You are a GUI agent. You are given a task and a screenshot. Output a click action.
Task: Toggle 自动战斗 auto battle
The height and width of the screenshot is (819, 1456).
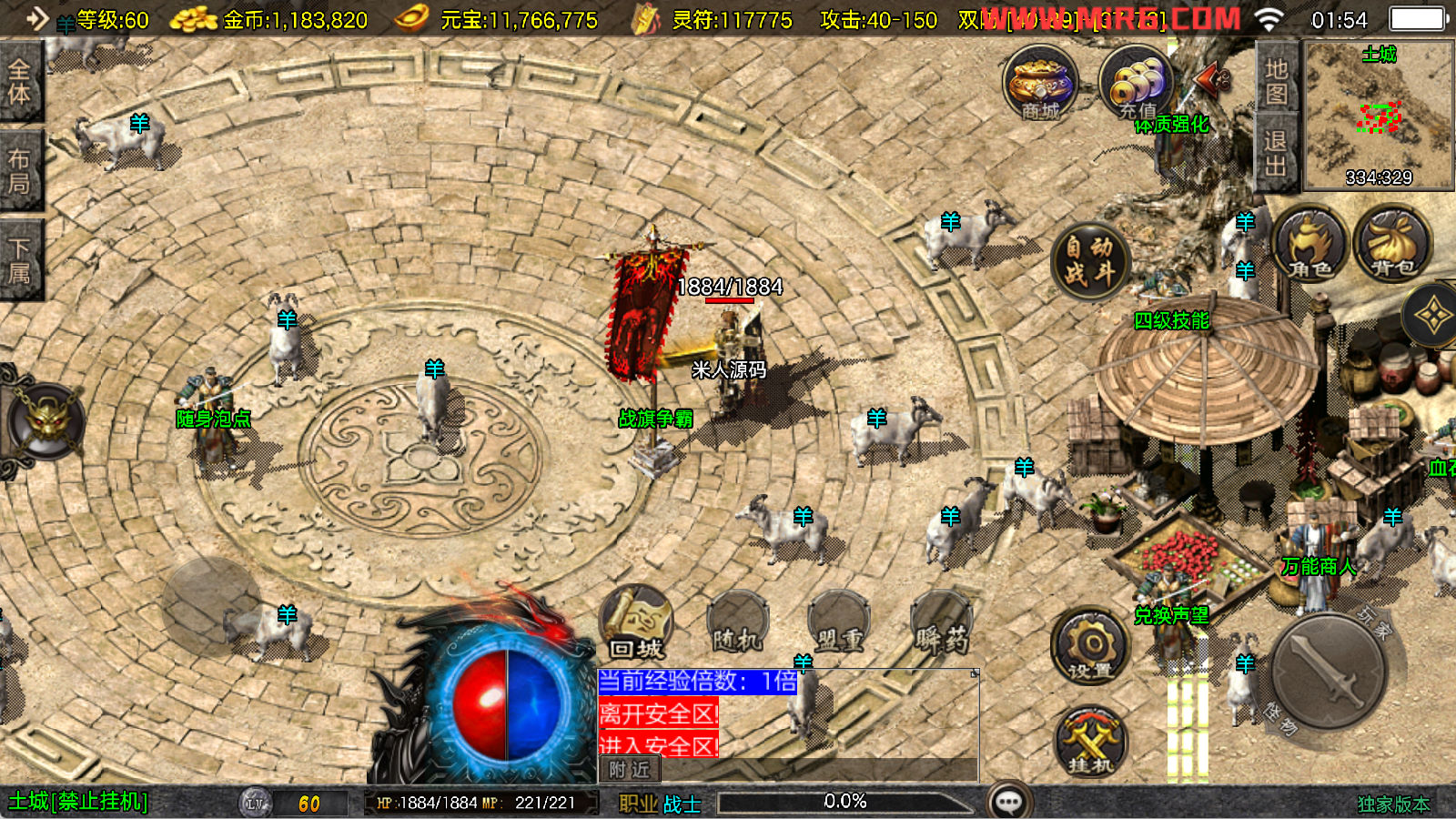1089,260
